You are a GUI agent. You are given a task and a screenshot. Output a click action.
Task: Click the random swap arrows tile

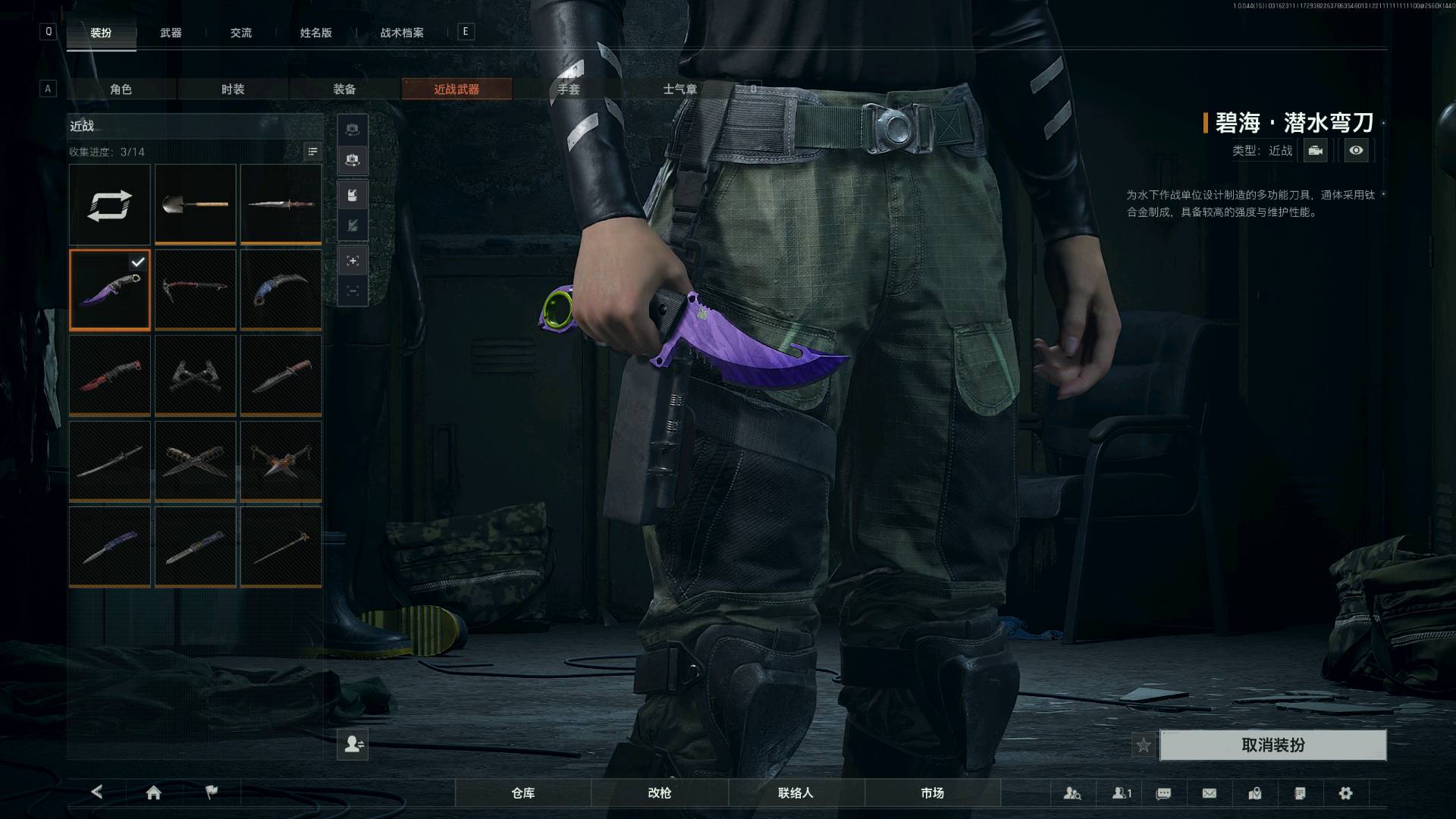(110, 205)
